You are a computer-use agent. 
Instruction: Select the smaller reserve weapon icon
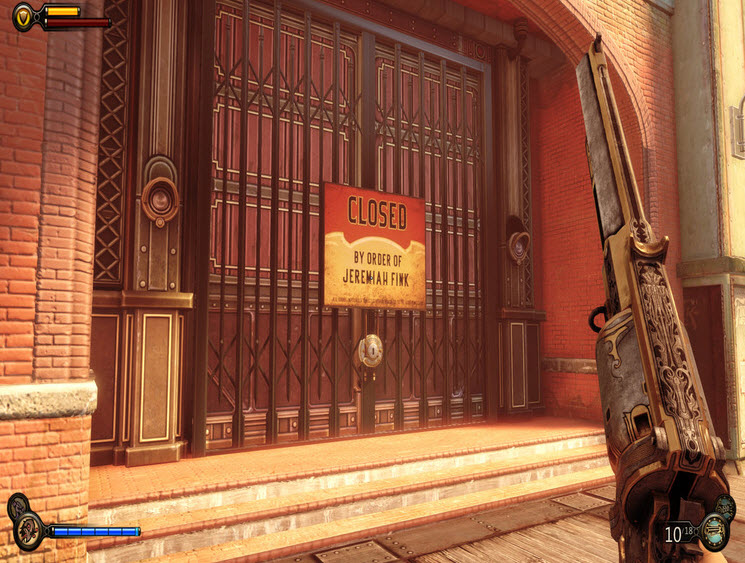pos(726,506)
